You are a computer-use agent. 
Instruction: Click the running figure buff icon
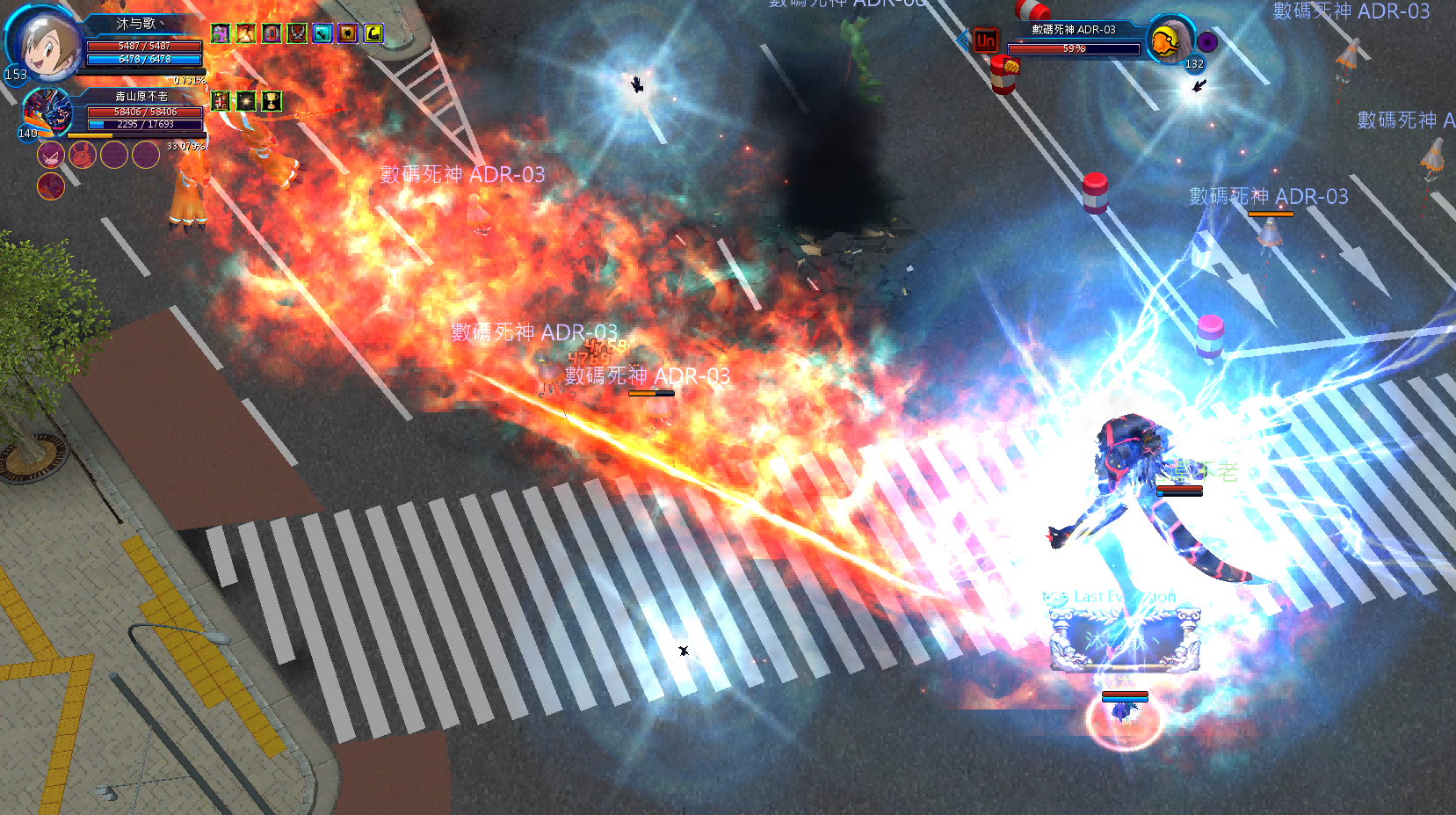pyautogui.click(x=245, y=33)
